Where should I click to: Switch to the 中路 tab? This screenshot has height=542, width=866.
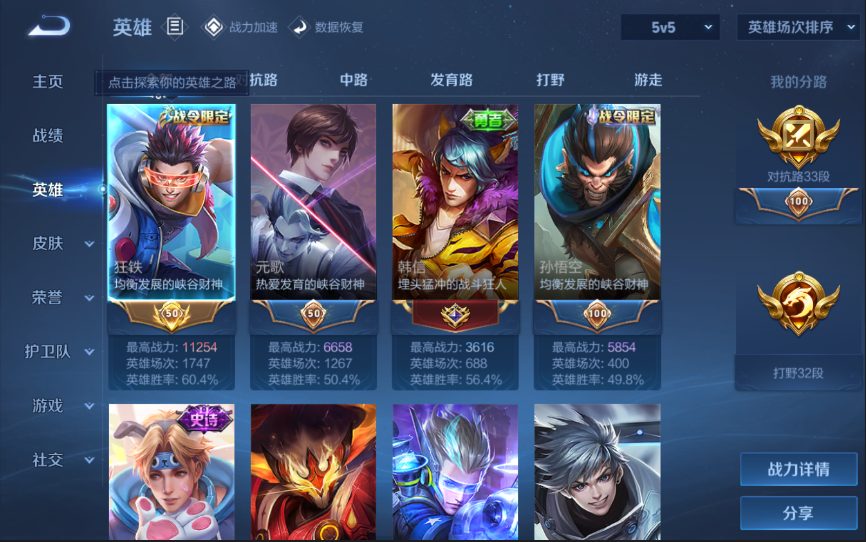354,80
